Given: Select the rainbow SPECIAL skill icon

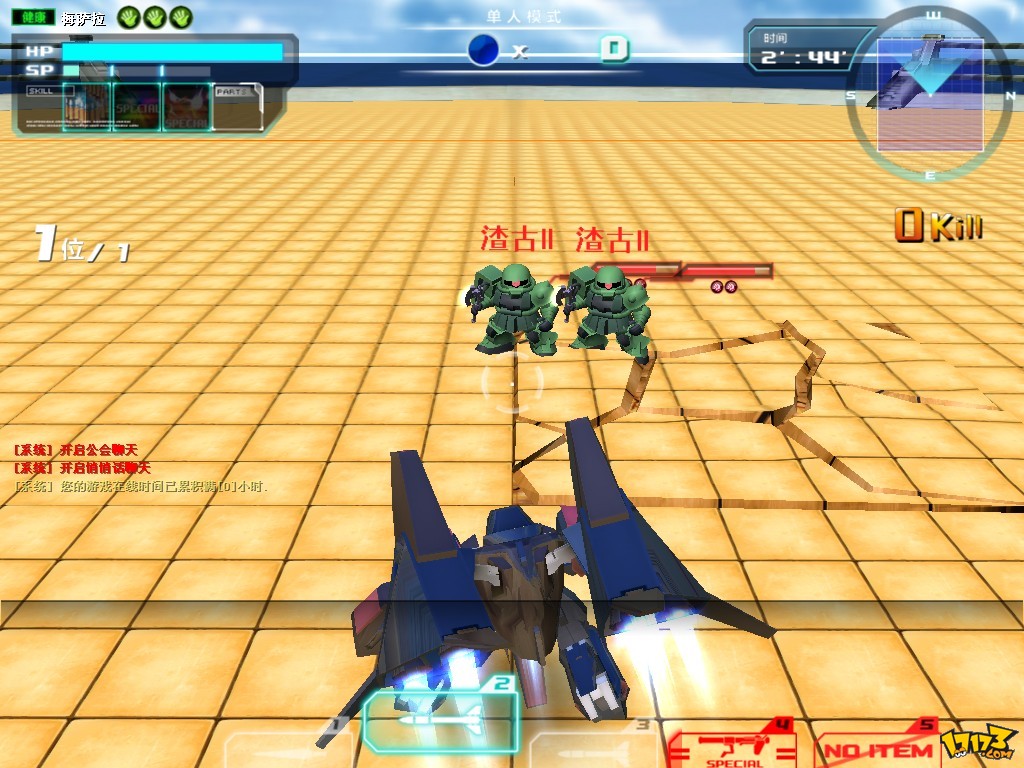Looking at the screenshot, I should [137, 107].
